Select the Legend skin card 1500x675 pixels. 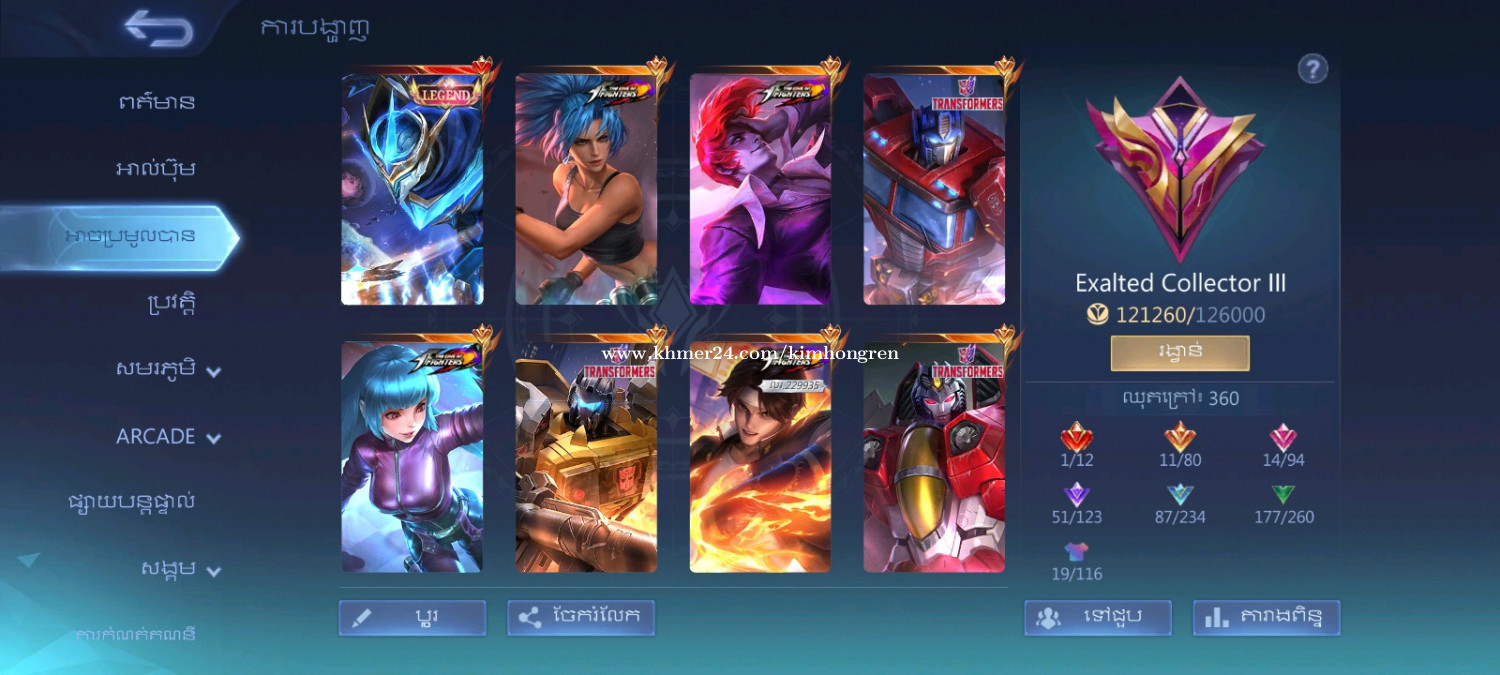[412, 188]
